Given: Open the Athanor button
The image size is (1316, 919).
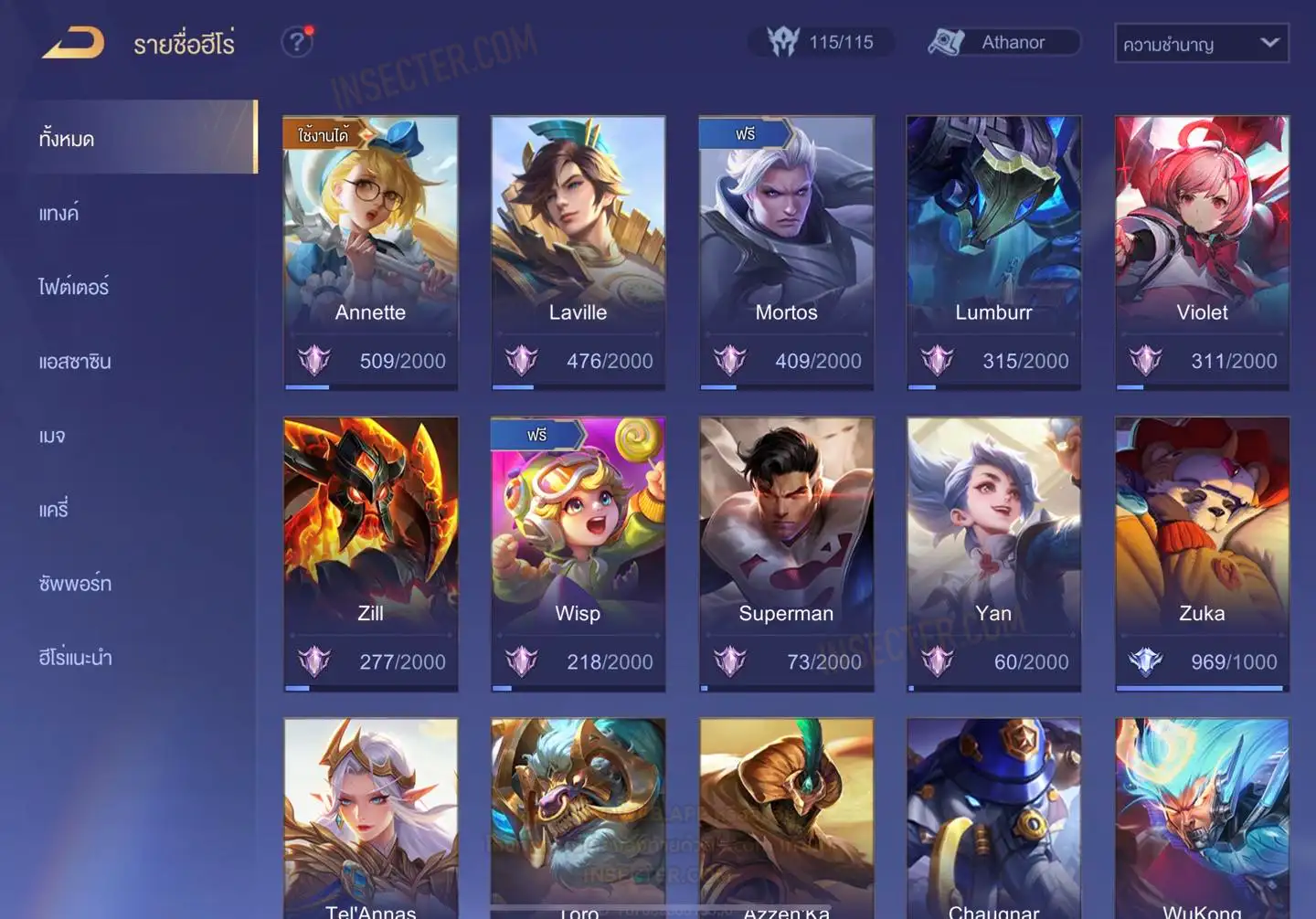Looking at the screenshot, I should pyautogui.click(x=1003, y=42).
